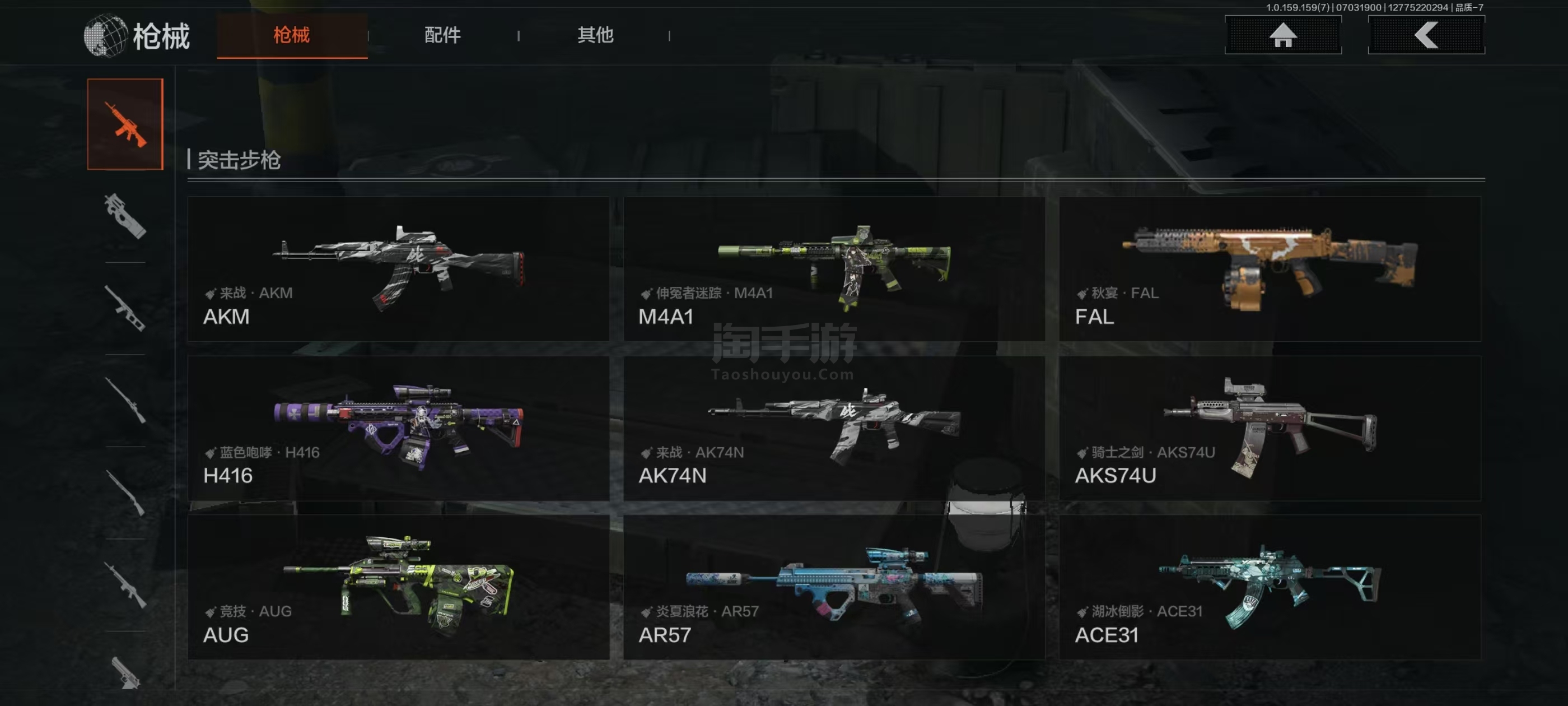Select the AKM weapon card
Screen dimensions: 1568x706
click(x=398, y=268)
